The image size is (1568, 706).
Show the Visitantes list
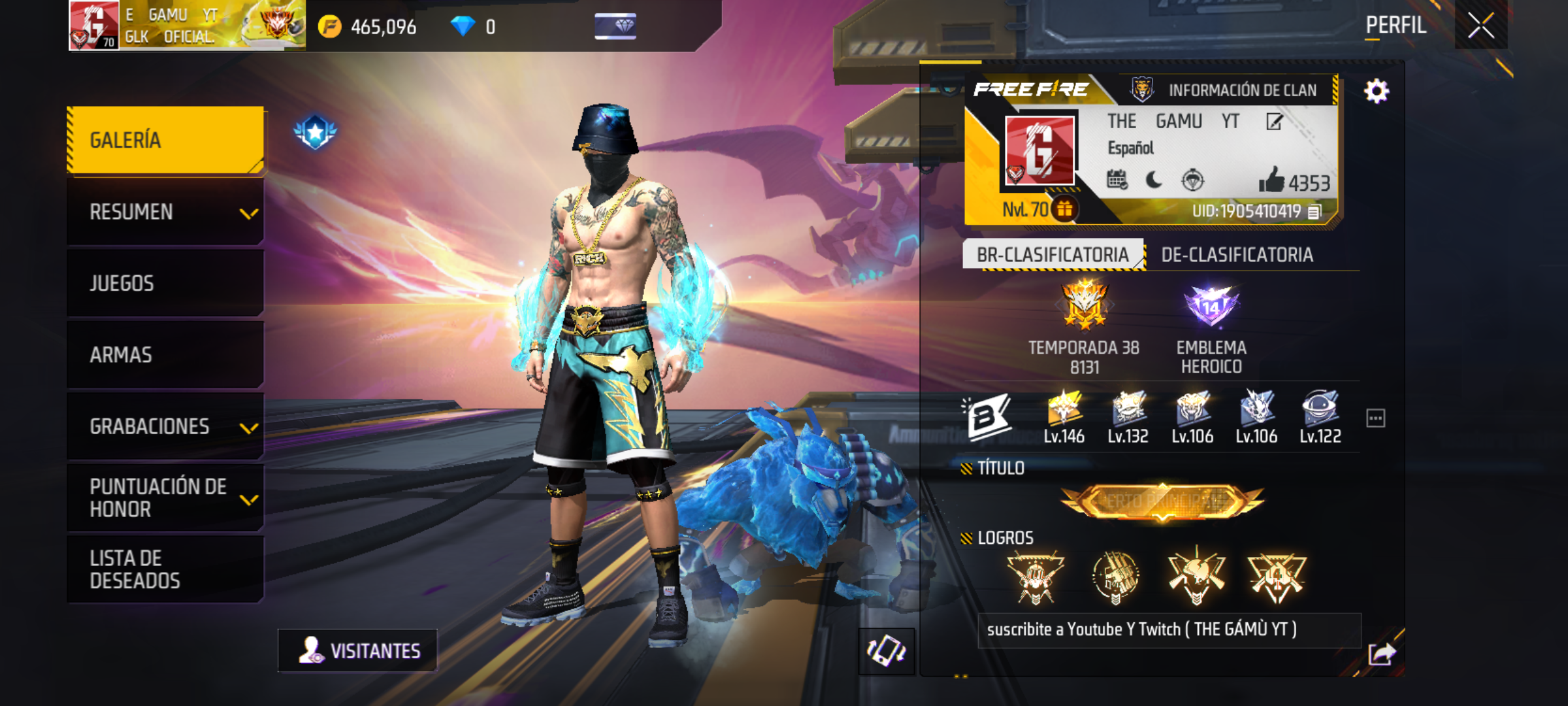pyautogui.click(x=358, y=650)
